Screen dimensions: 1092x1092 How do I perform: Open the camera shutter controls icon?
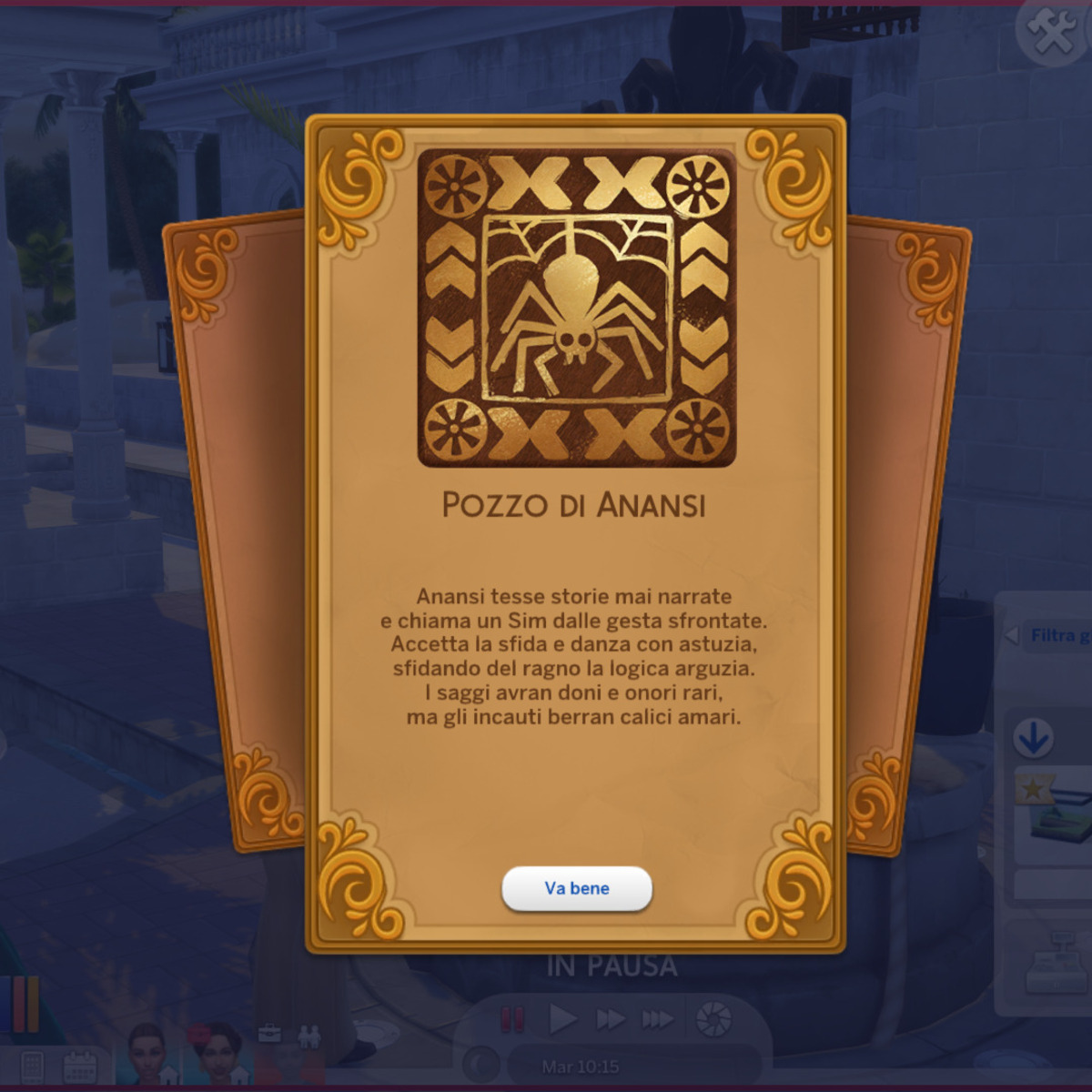tap(713, 1019)
